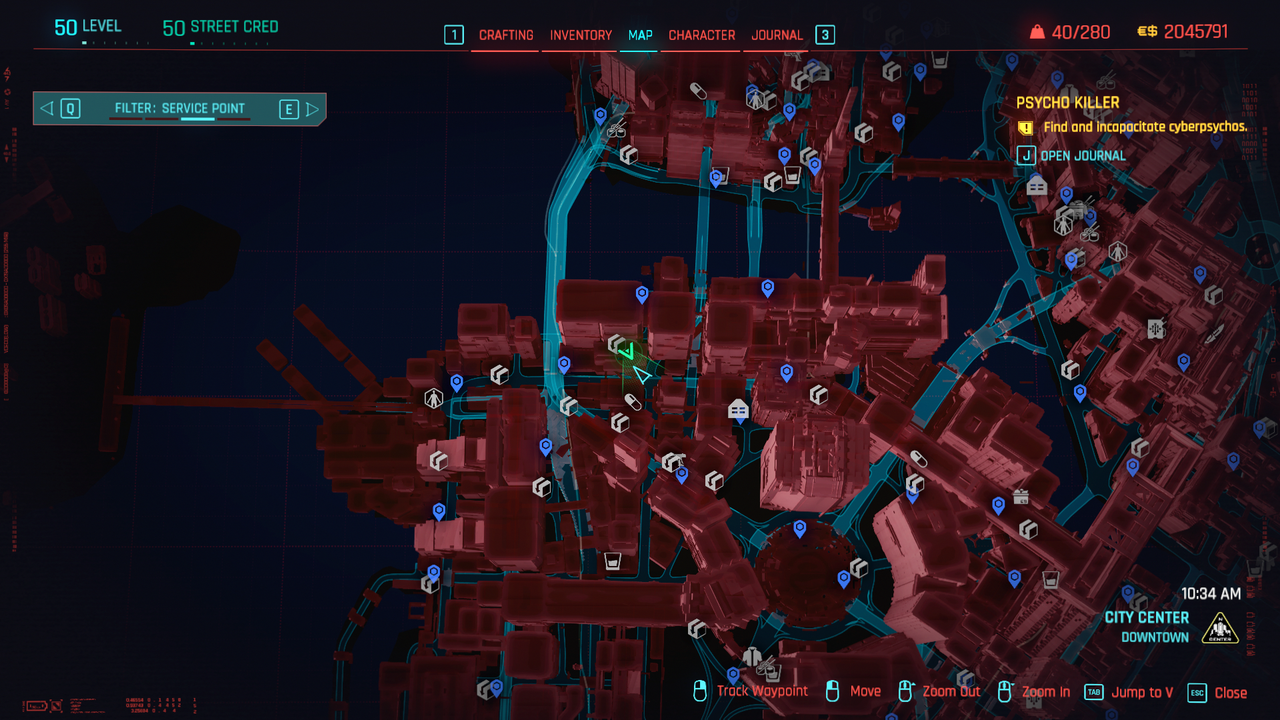The image size is (1280, 720).
Task: Open the Crafting tab
Action: [506, 35]
